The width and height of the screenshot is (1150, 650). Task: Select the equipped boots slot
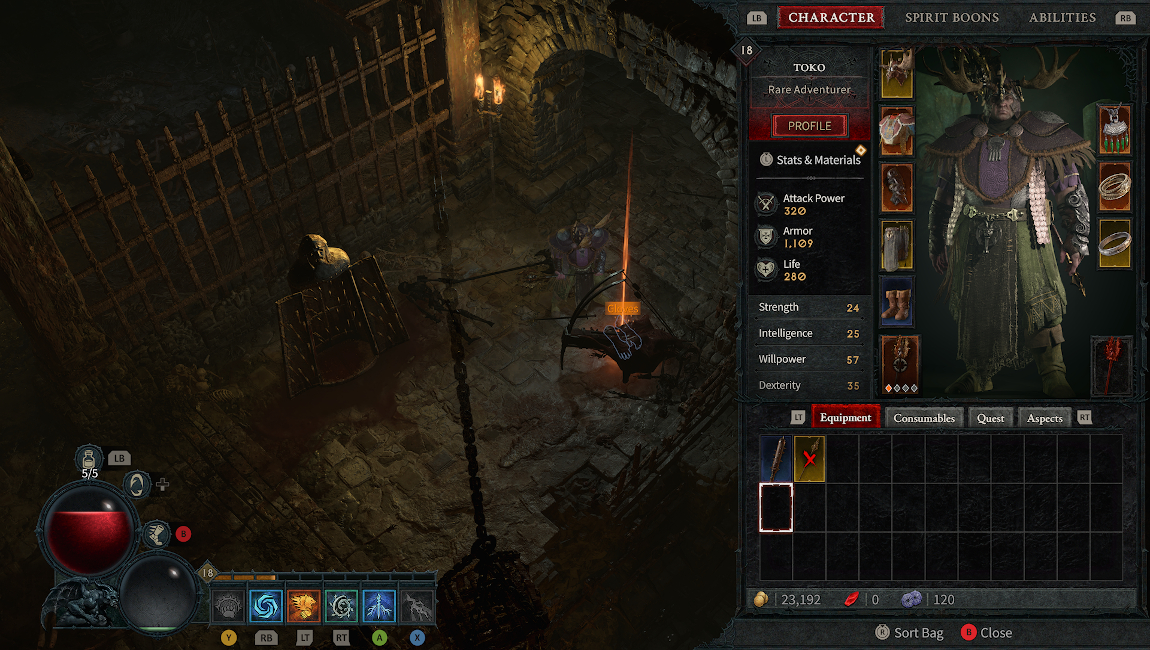[896, 301]
